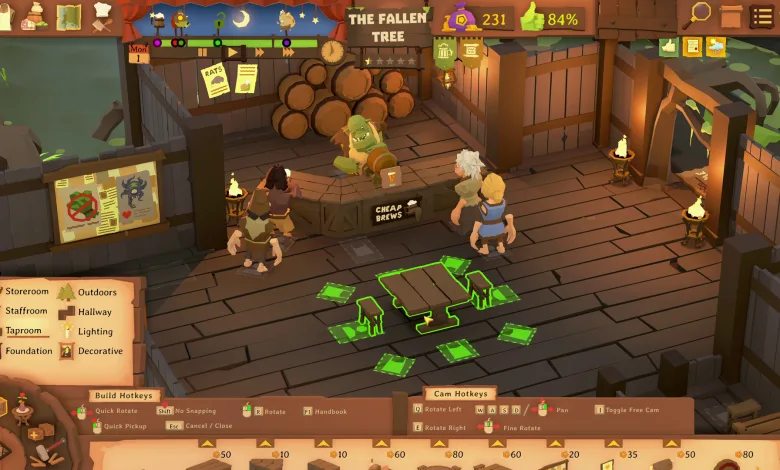The image size is (780, 470).
Task: Open the Foundation build category
Action: pyautogui.click(x=29, y=351)
